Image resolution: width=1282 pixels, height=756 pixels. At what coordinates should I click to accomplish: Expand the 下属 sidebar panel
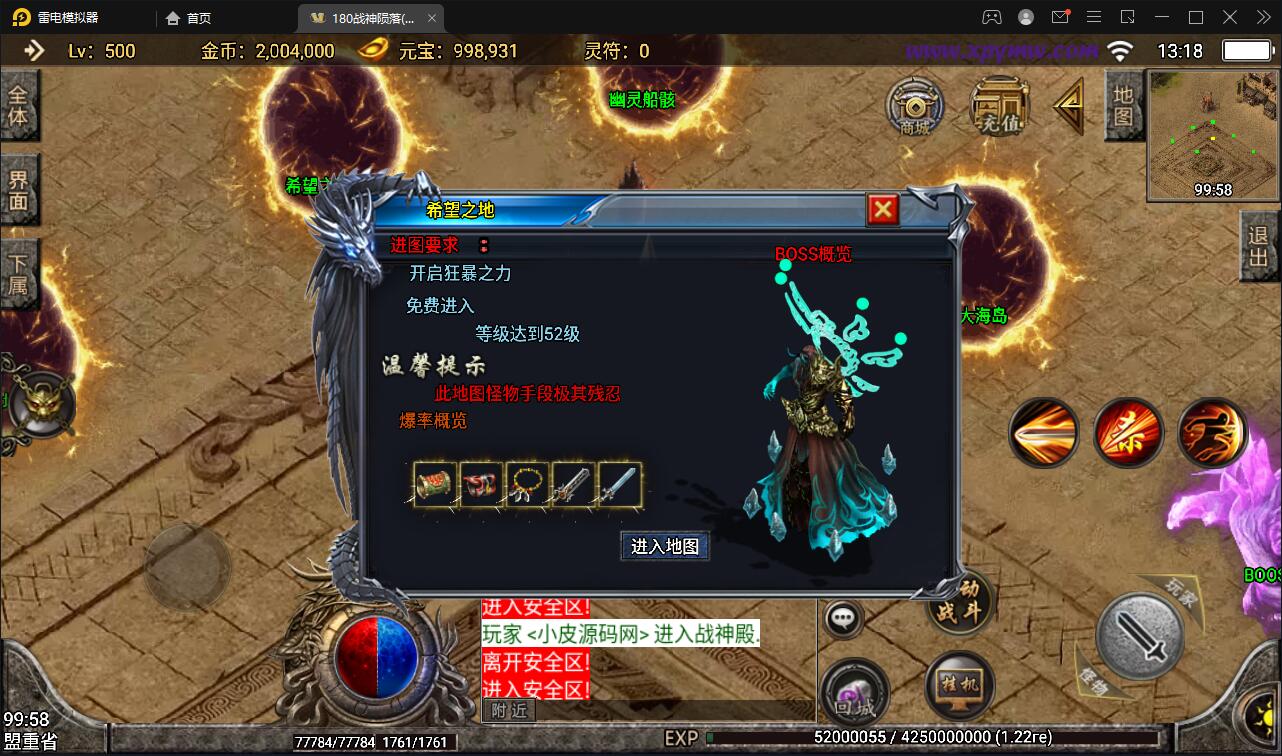[20, 273]
